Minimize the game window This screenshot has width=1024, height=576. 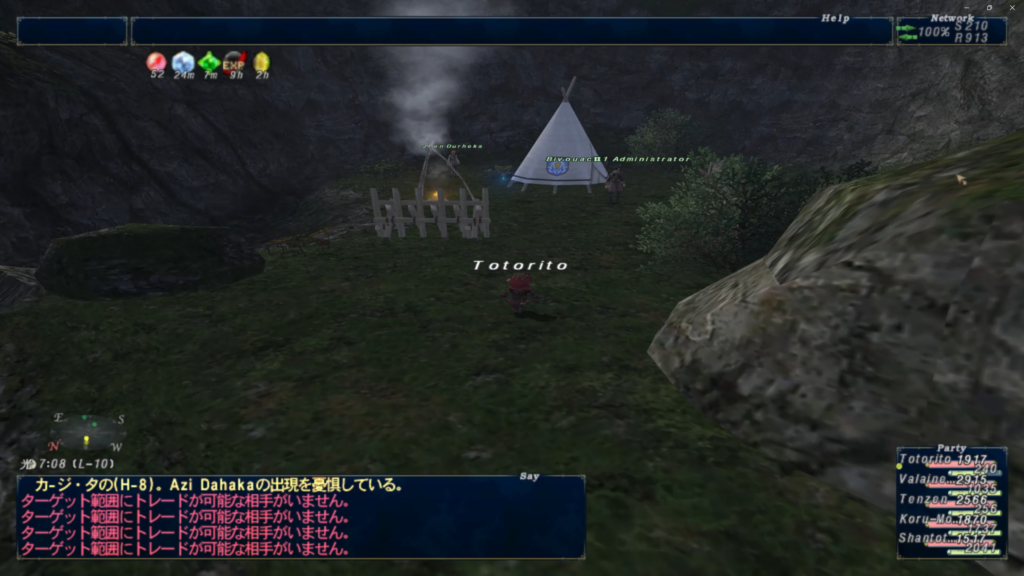[x=967, y=7]
